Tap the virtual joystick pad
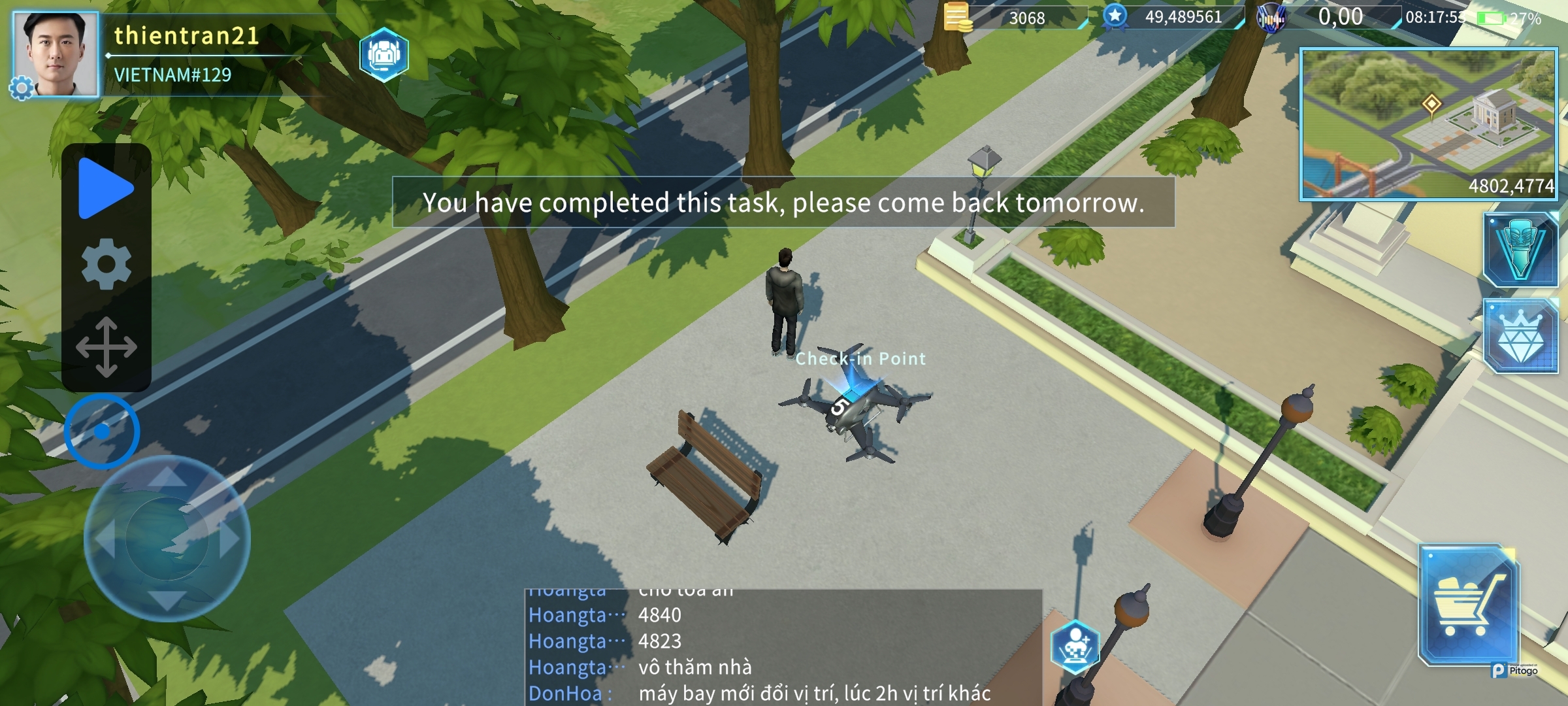The width and height of the screenshot is (1568, 706). [167, 538]
